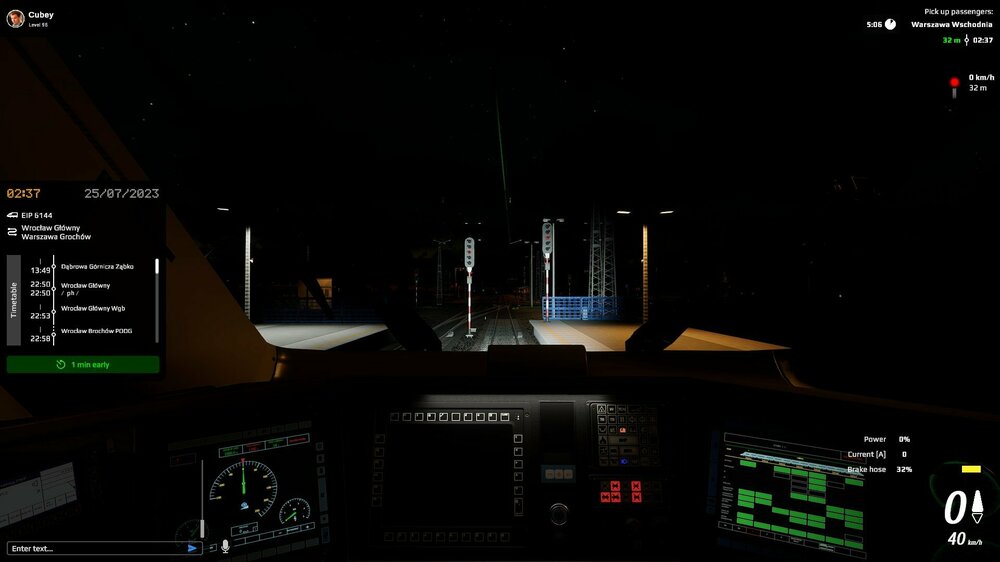Select the Wrocław Brochów timetable stop
Screen dimensions: 1000x562
tap(96, 331)
